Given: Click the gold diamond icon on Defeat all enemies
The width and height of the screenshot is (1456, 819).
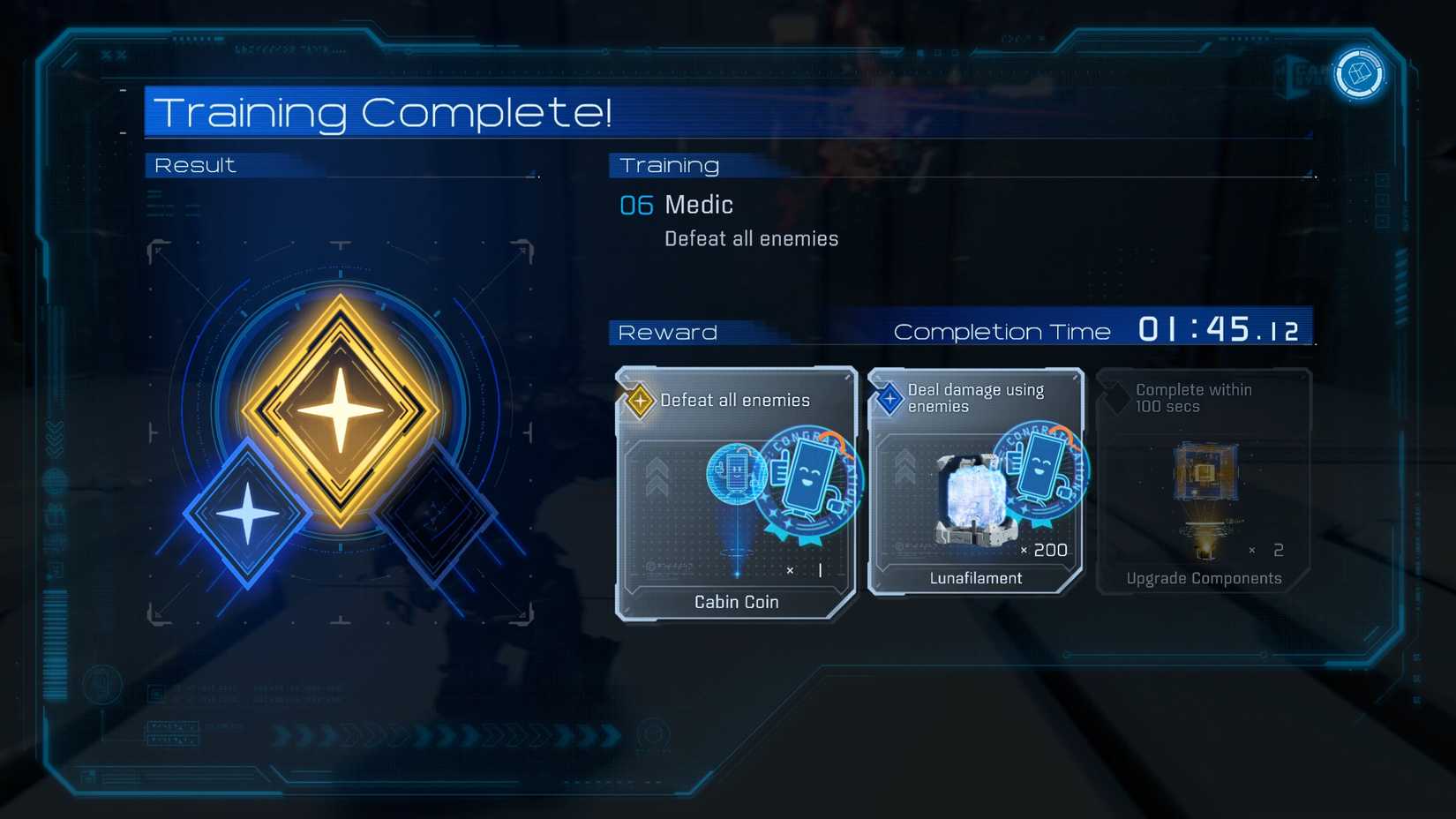Looking at the screenshot, I should (x=639, y=399).
